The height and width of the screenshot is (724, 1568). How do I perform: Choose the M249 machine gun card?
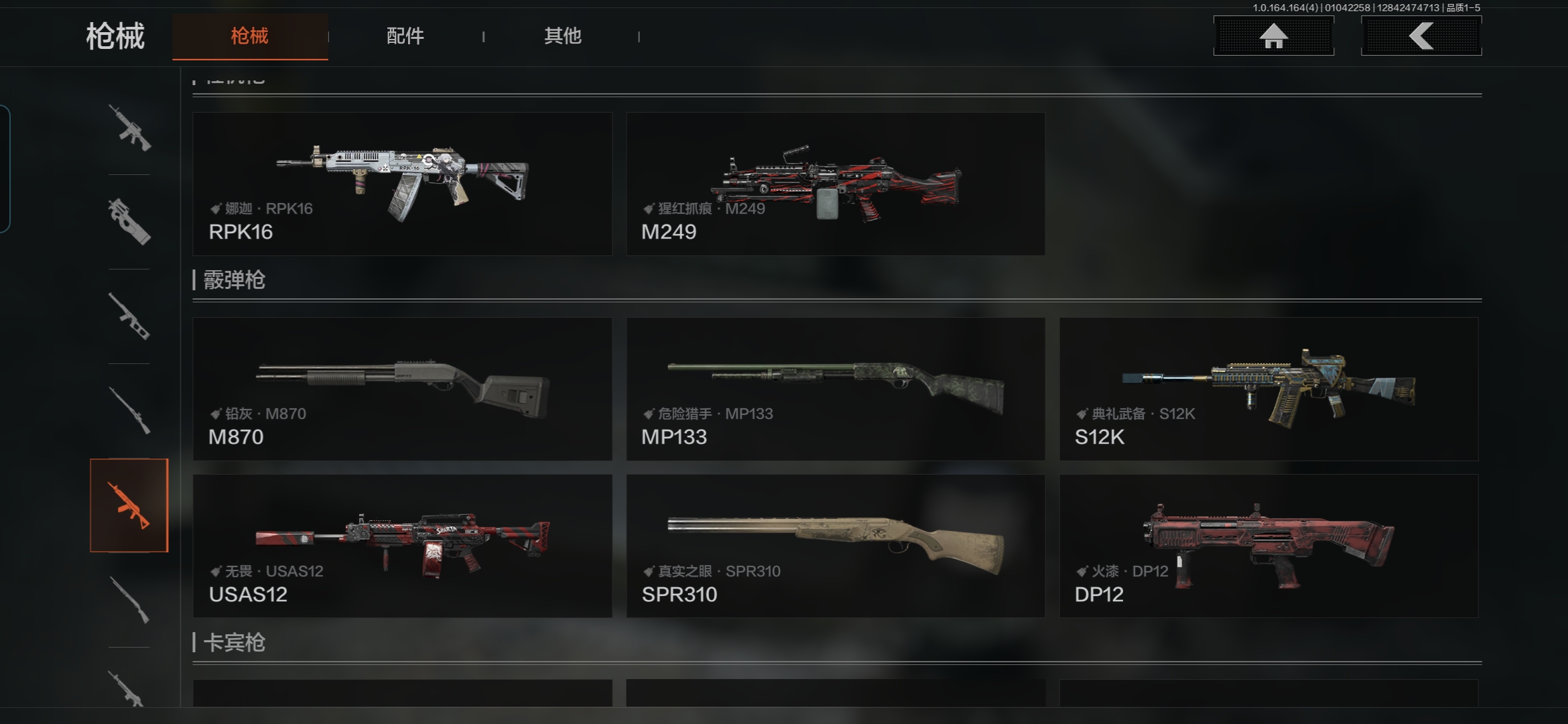[835, 184]
